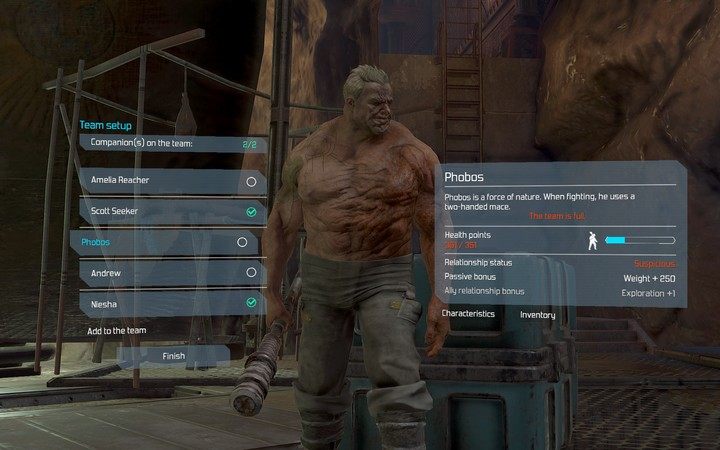Toggle Scott Seeker on the team
The width and height of the screenshot is (720, 450).
click(x=251, y=212)
